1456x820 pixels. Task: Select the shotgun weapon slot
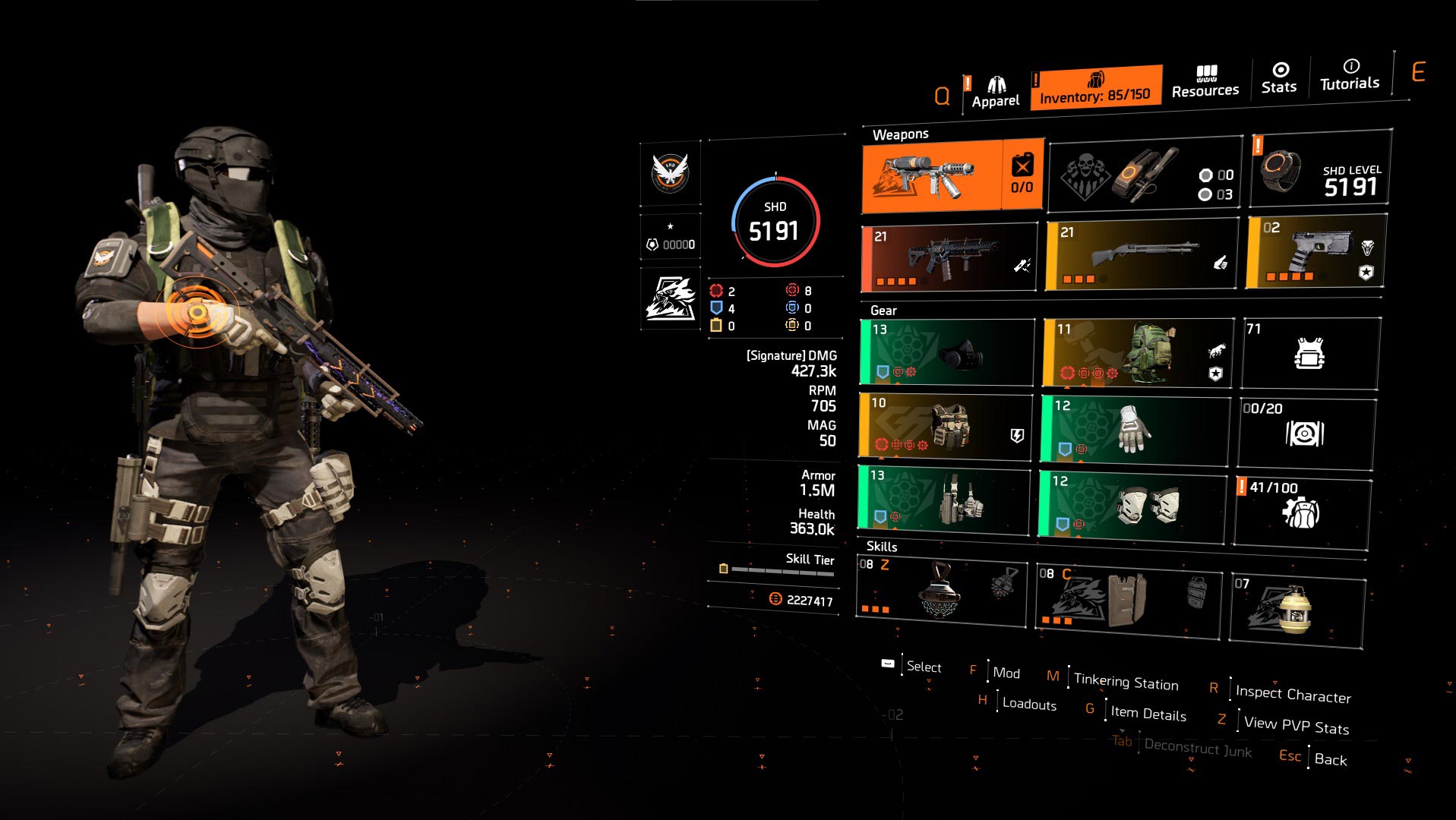(1141, 255)
